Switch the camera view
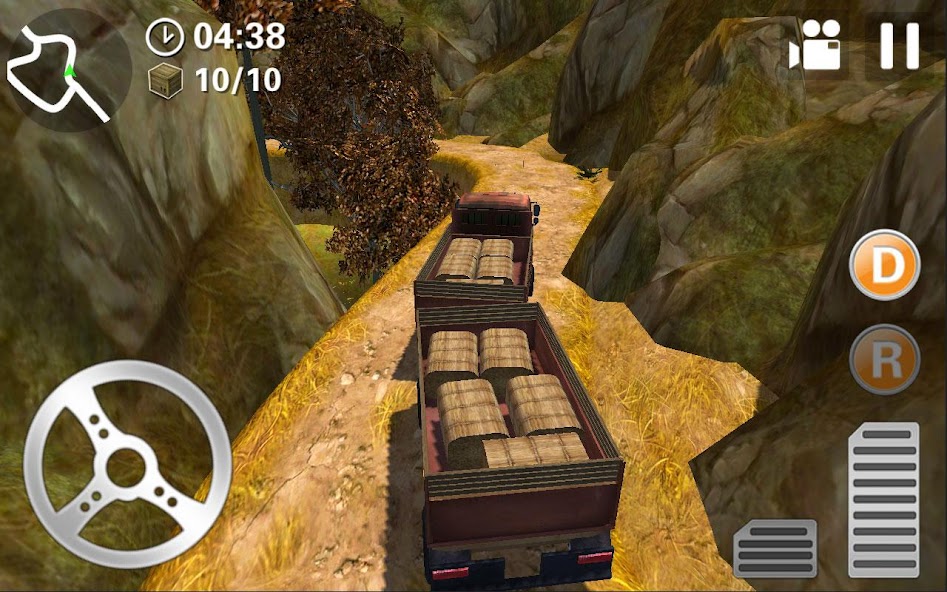This screenshot has height=592, width=947. click(815, 48)
